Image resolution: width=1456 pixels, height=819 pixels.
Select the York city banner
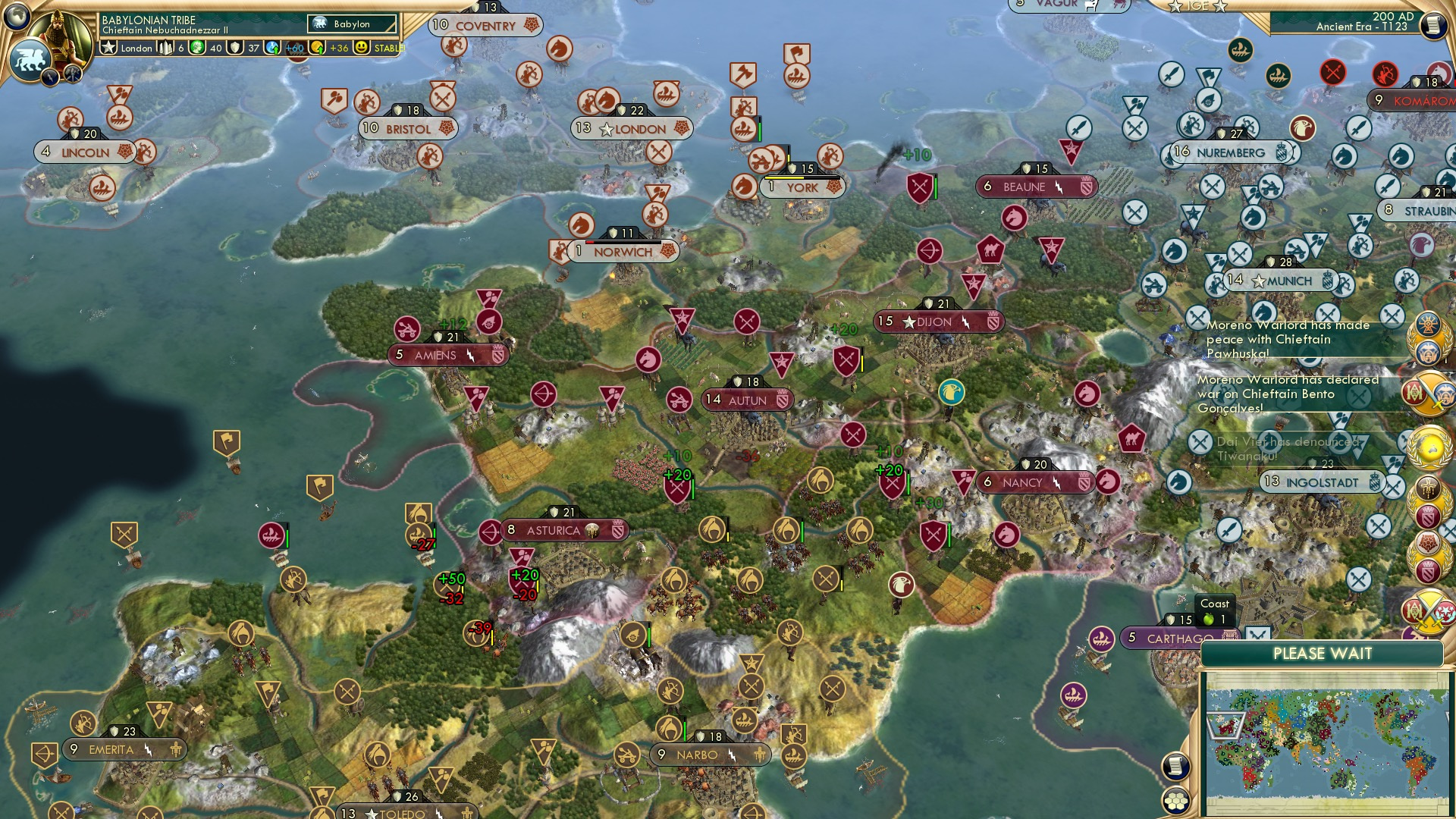[x=802, y=187]
